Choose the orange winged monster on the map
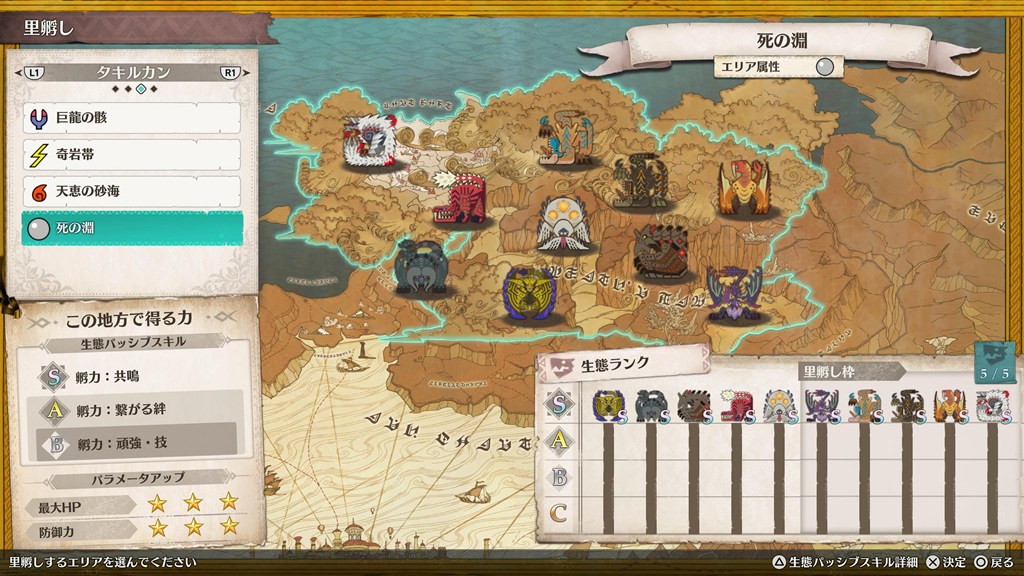 tap(742, 187)
